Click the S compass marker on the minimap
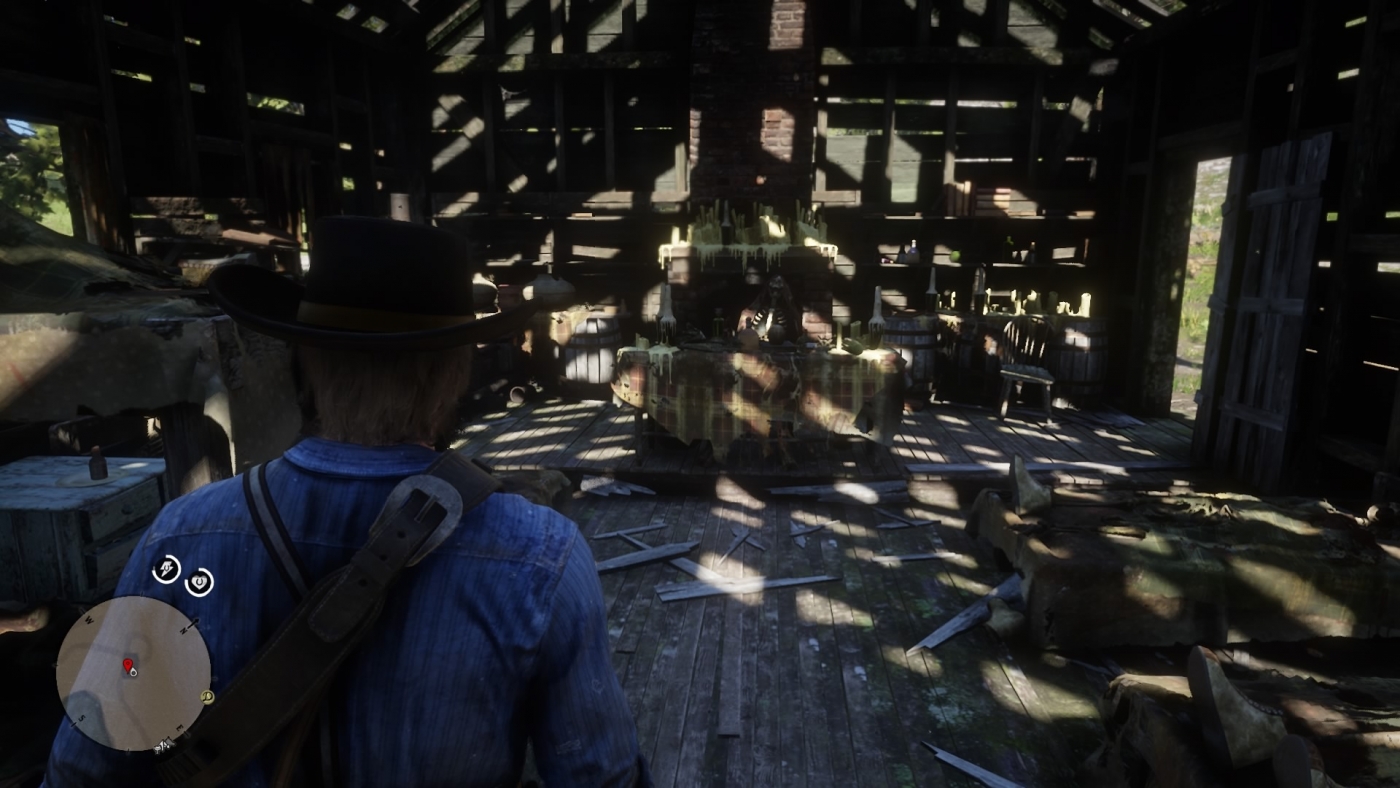The image size is (1400, 788). [x=82, y=718]
